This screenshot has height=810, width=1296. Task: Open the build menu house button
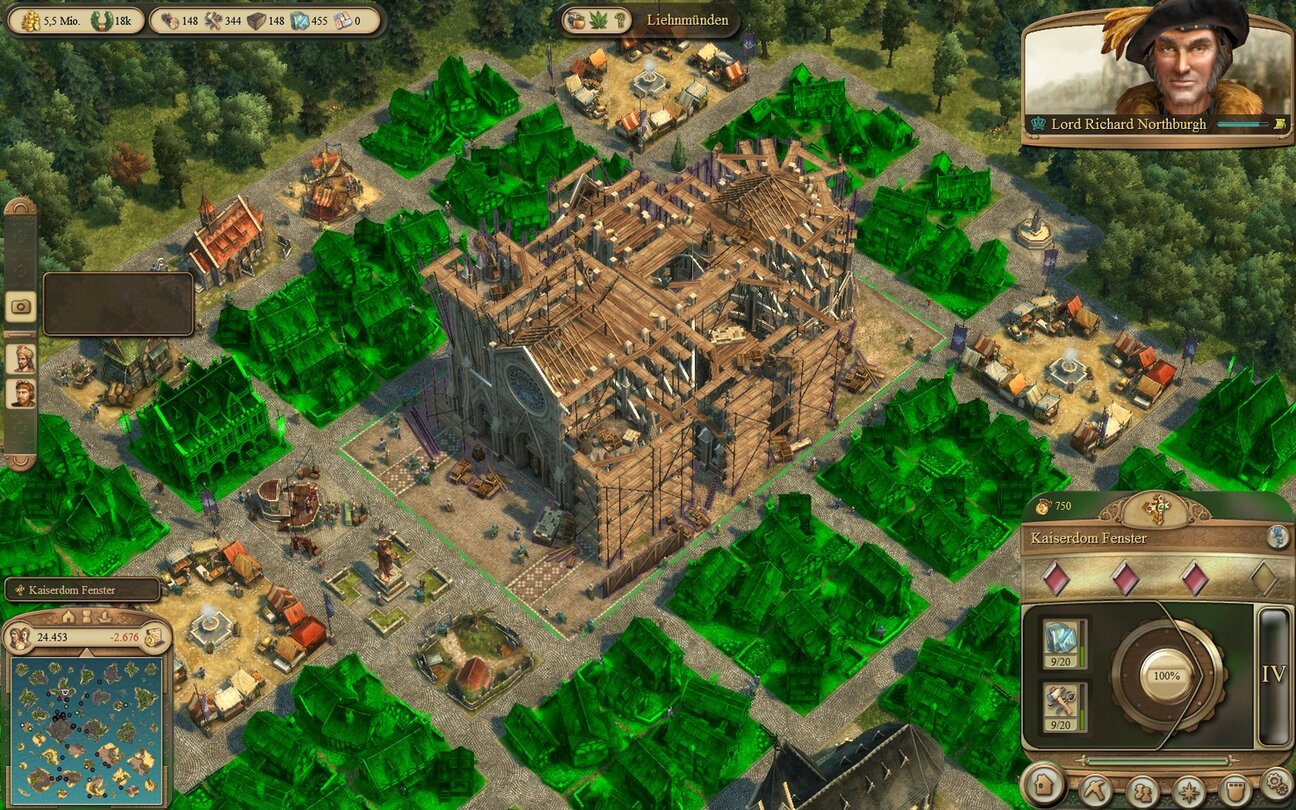[x=1045, y=786]
